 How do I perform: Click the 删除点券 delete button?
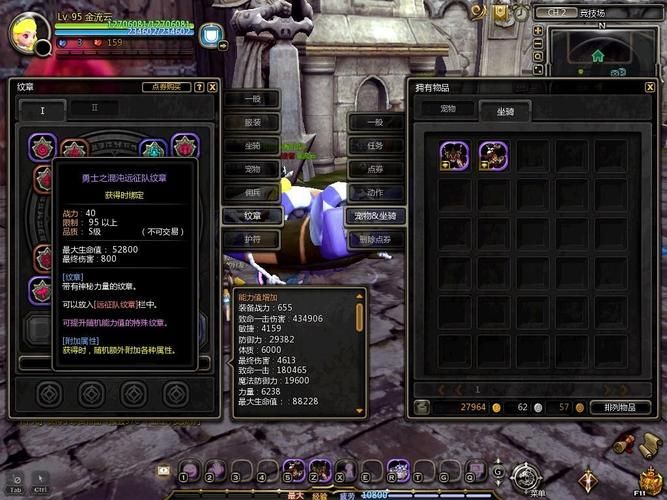pyautogui.click(x=375, y=239)
